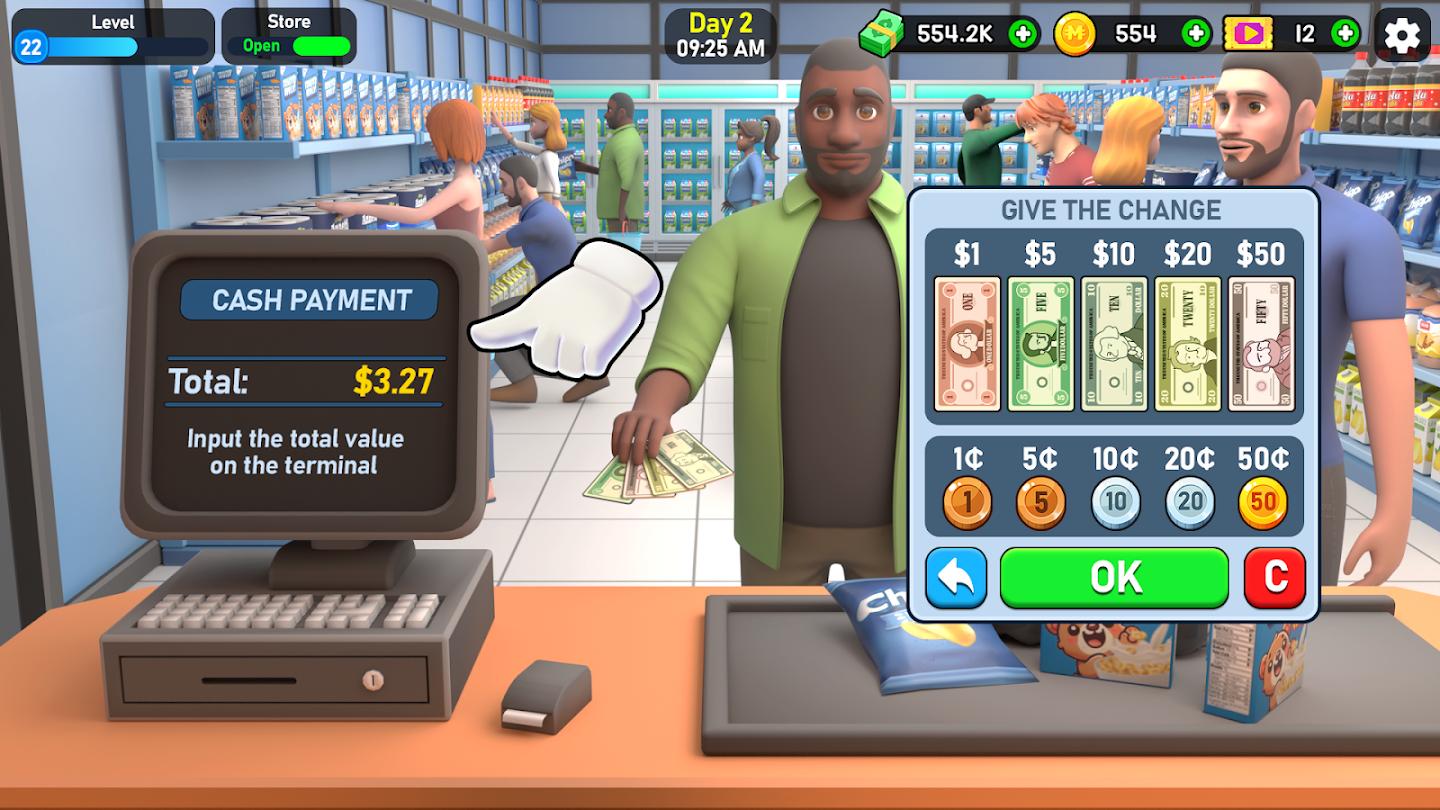This screenshot has width=1440, height=810.
Task: Clear the entered change with C
Action: (x=1272, y=576)
